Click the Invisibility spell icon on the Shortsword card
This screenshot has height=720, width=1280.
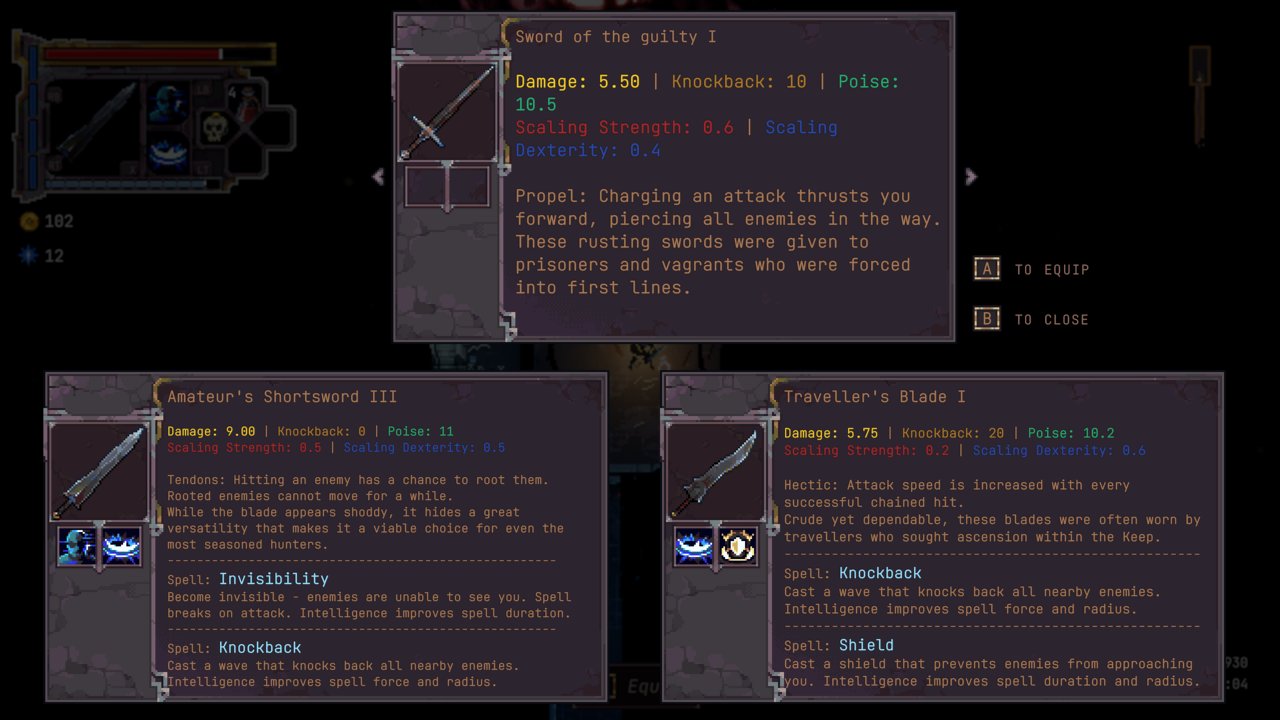point(77,547)
